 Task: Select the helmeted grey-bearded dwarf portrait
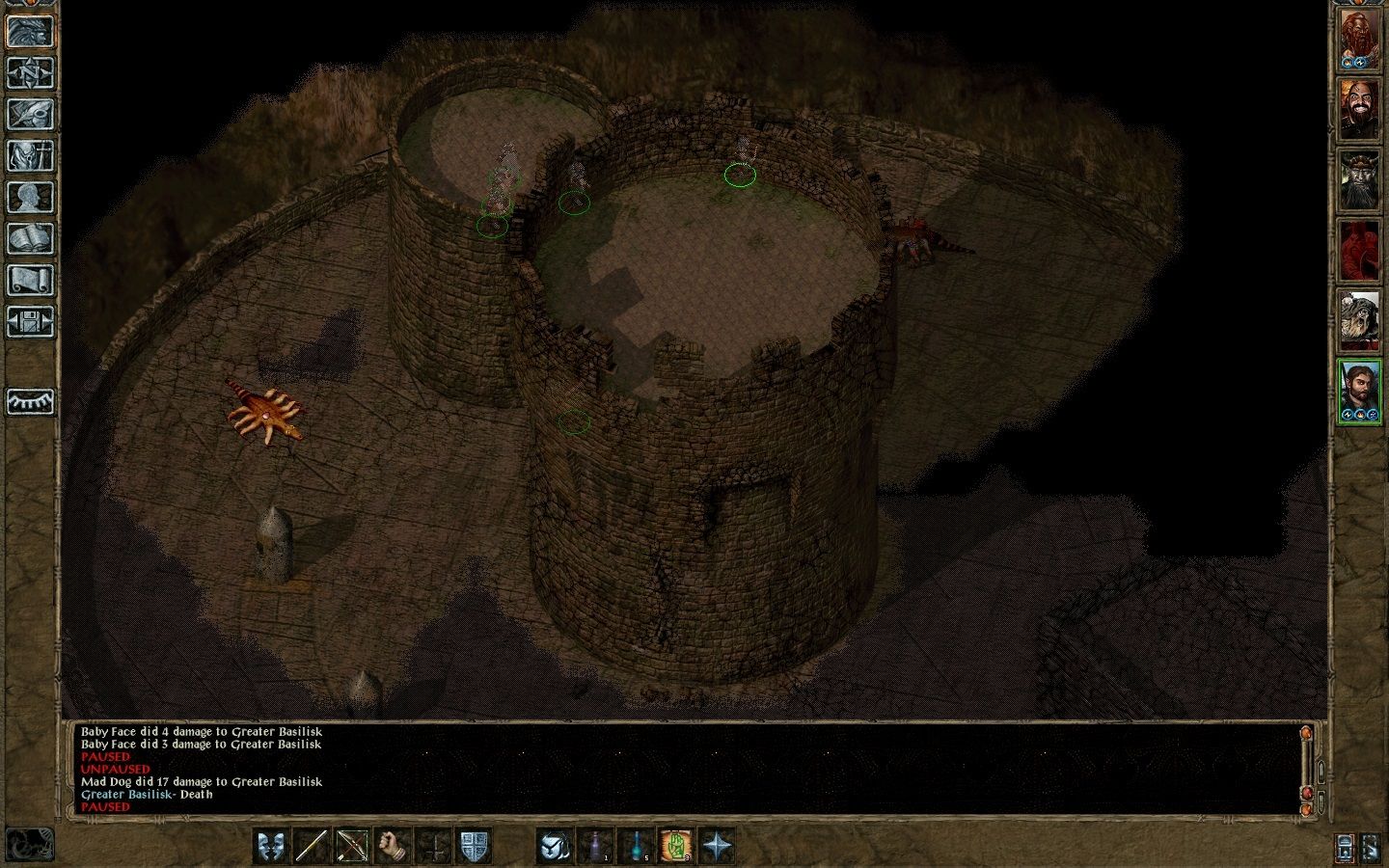coord(1359,179)
